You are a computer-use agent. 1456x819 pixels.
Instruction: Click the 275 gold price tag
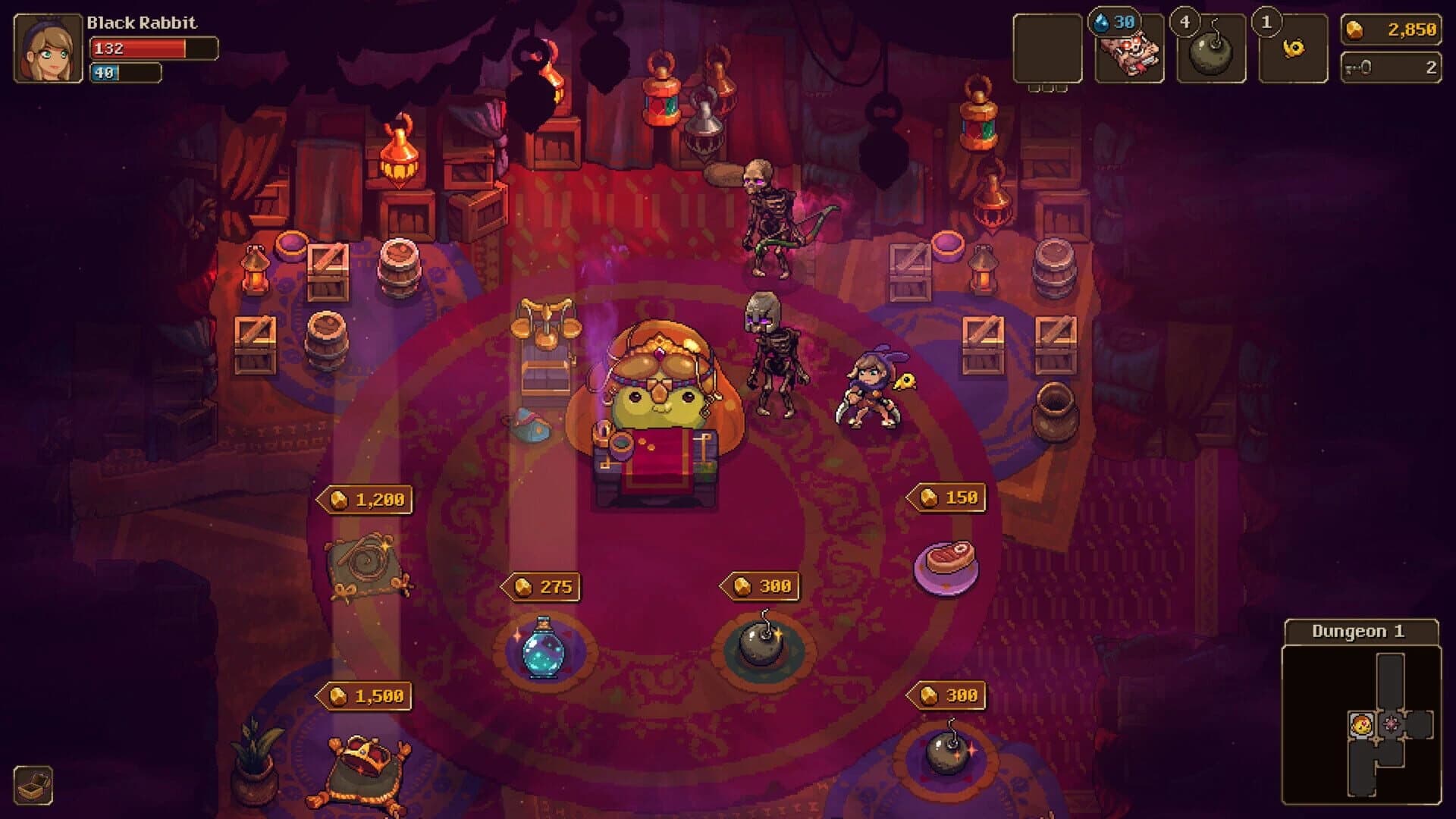tap(540, 586)
